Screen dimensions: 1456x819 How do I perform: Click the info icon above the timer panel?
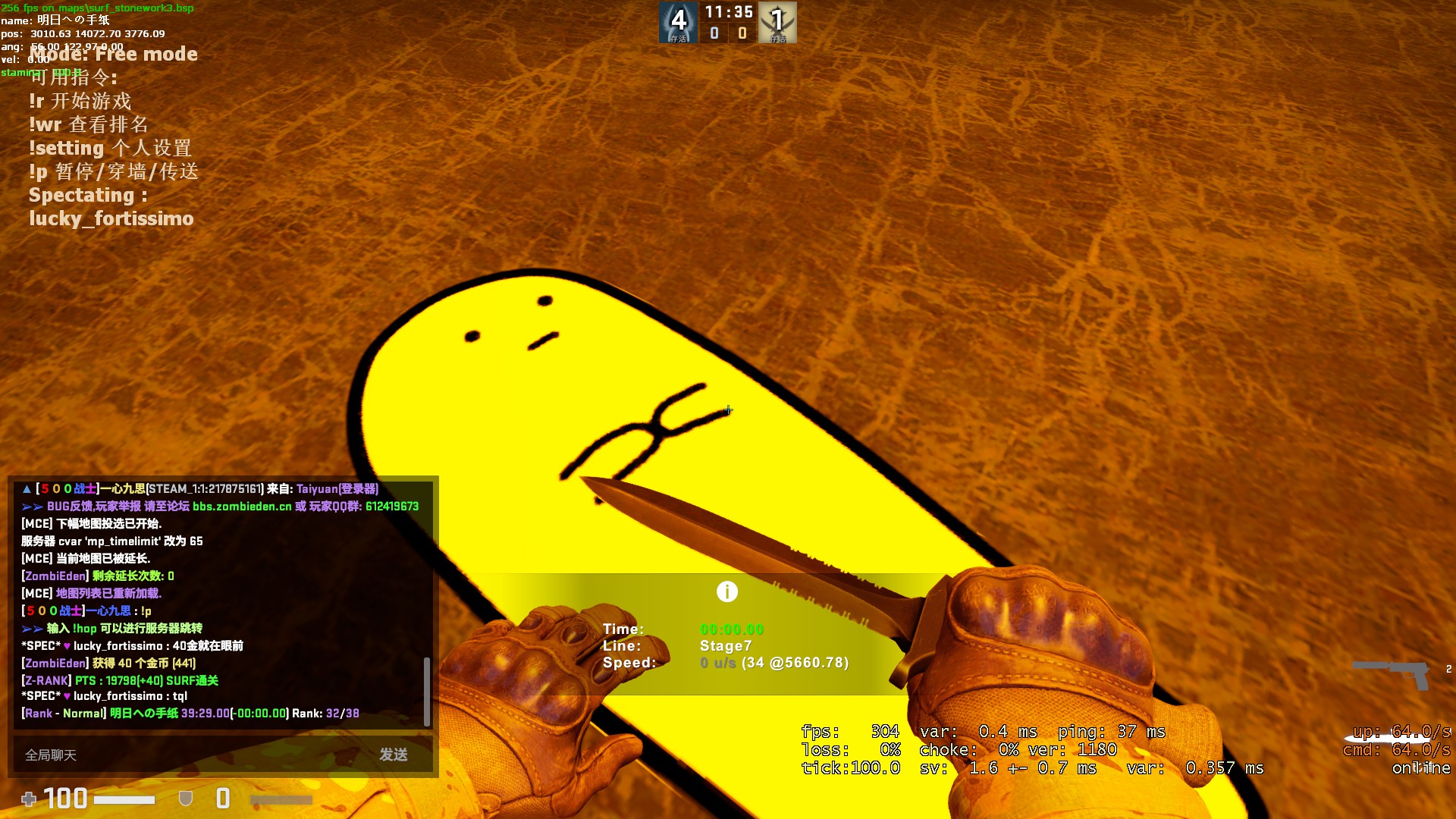[x=726, y=591]
